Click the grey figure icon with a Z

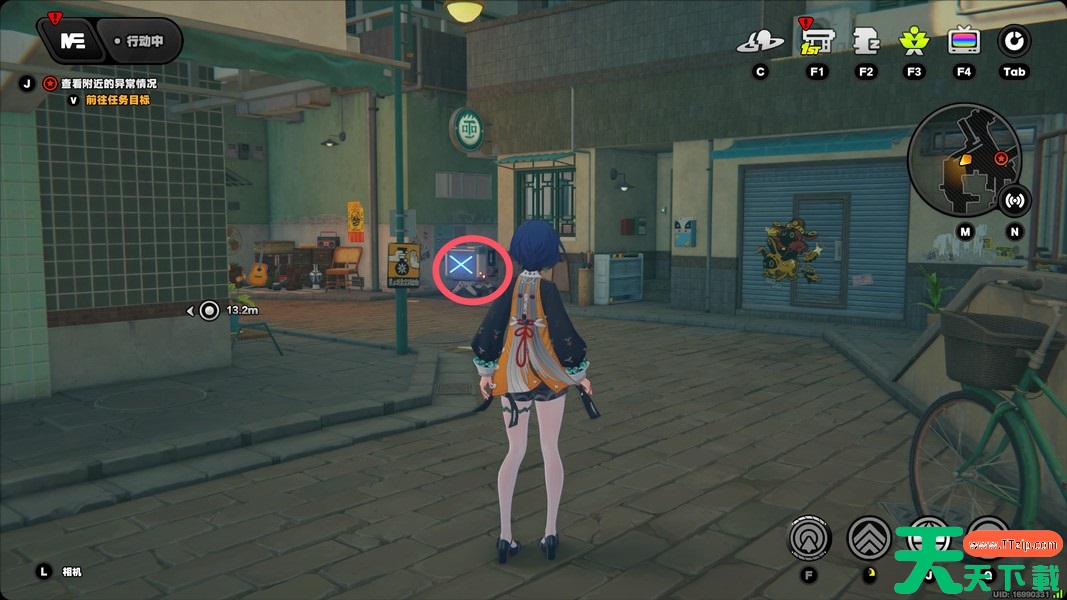pyautogui.click(x=866, y=41)
